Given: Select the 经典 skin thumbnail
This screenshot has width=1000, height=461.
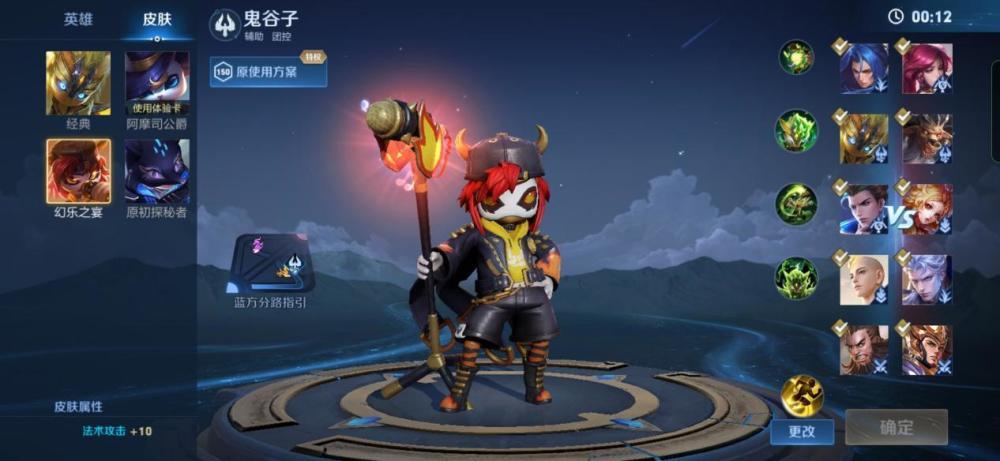Looking at the screenshot, I should pyautogui.click(x=78, y=83).
